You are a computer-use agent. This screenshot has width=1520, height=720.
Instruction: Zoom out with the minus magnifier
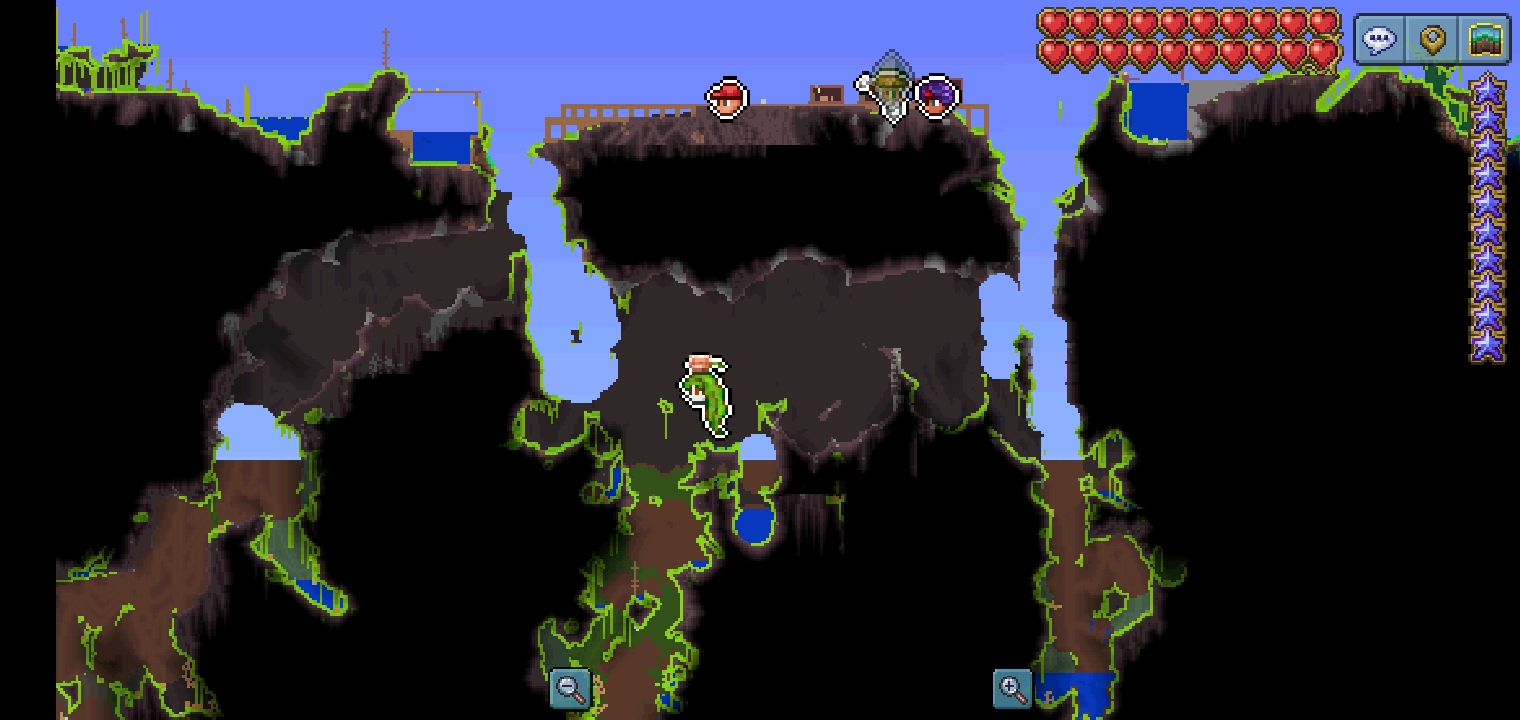click(570, 688)
